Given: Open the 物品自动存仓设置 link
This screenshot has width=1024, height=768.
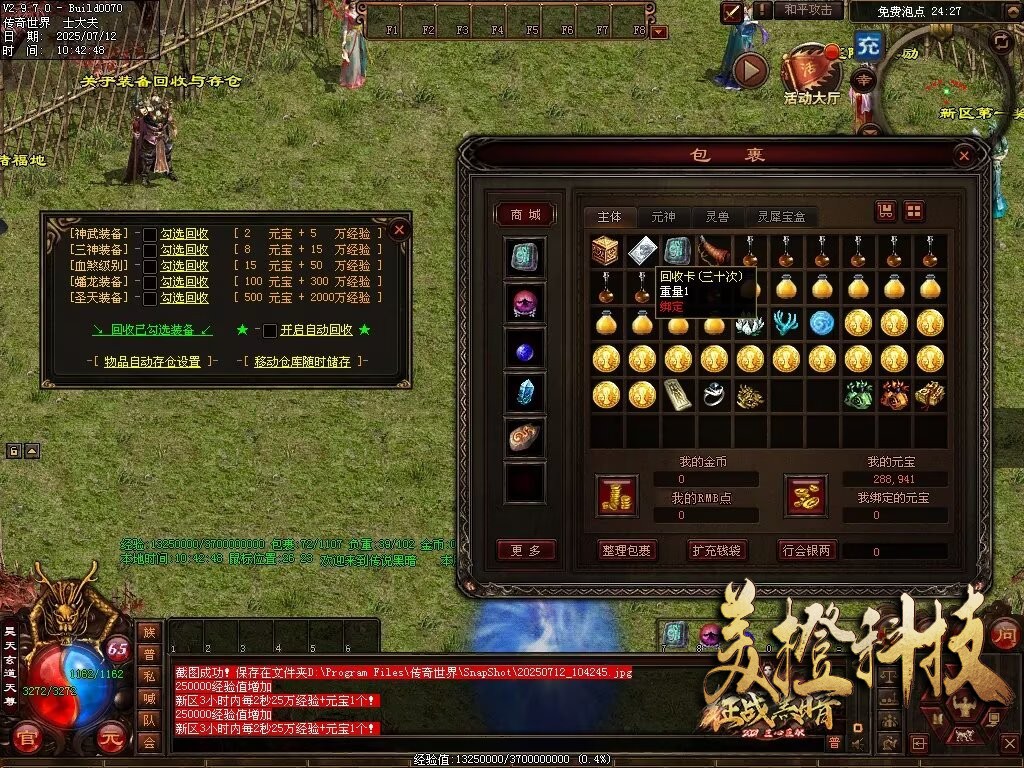Looking at the screenshot, I should click(151, 361).
